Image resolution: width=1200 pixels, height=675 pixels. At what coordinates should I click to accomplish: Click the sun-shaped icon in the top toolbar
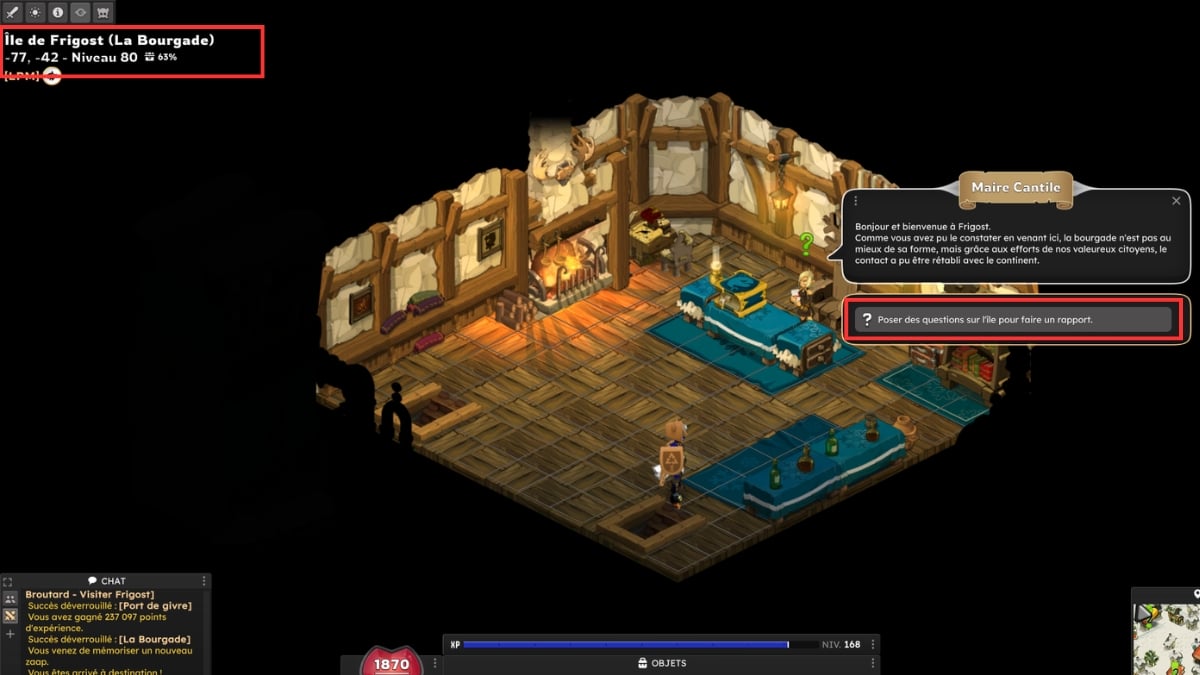point(35,12)
